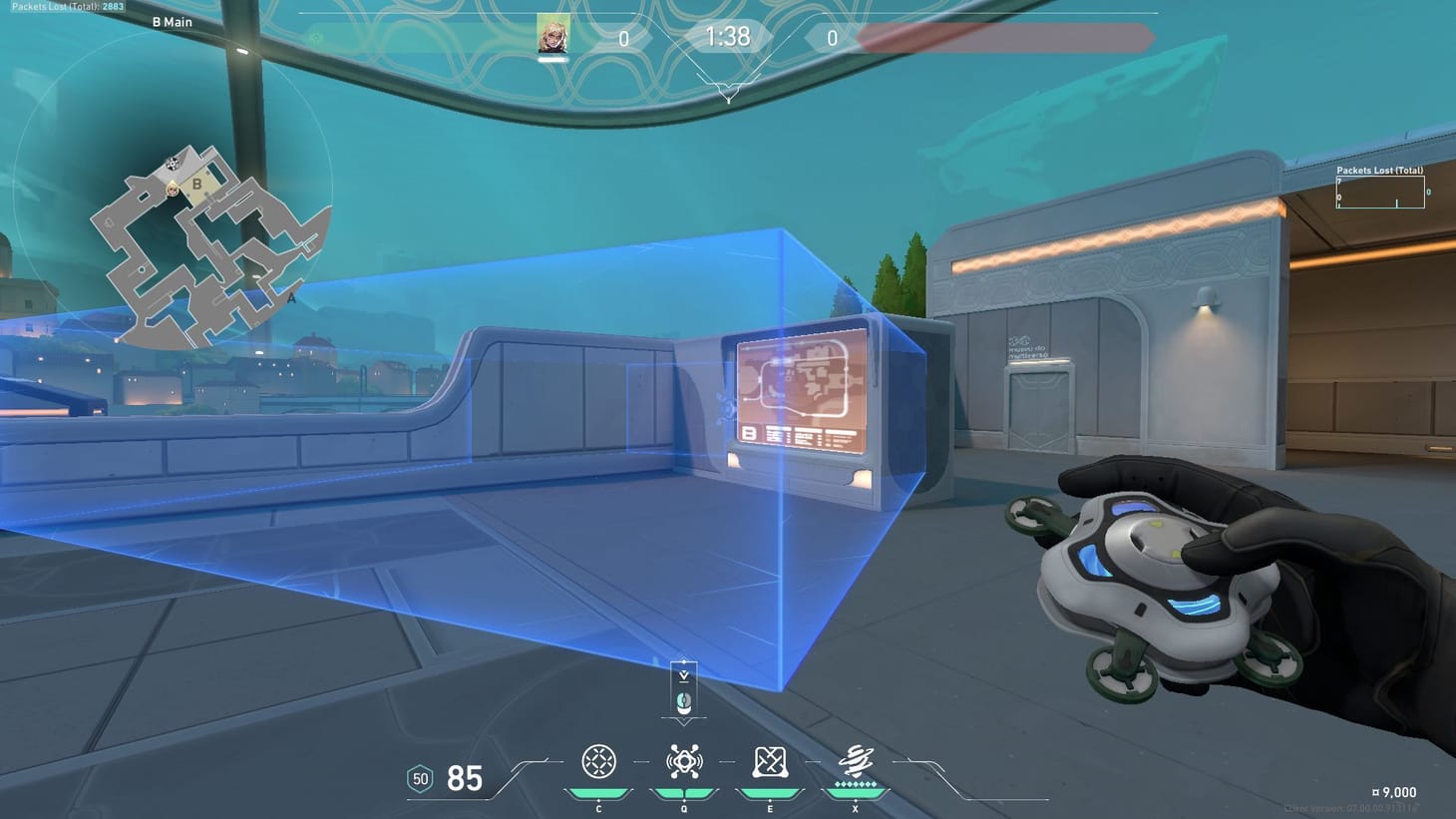Select the Alarmbot ability icon above the Q key
The height and width of the screenshot is (819, 1456).
point(683,762)
